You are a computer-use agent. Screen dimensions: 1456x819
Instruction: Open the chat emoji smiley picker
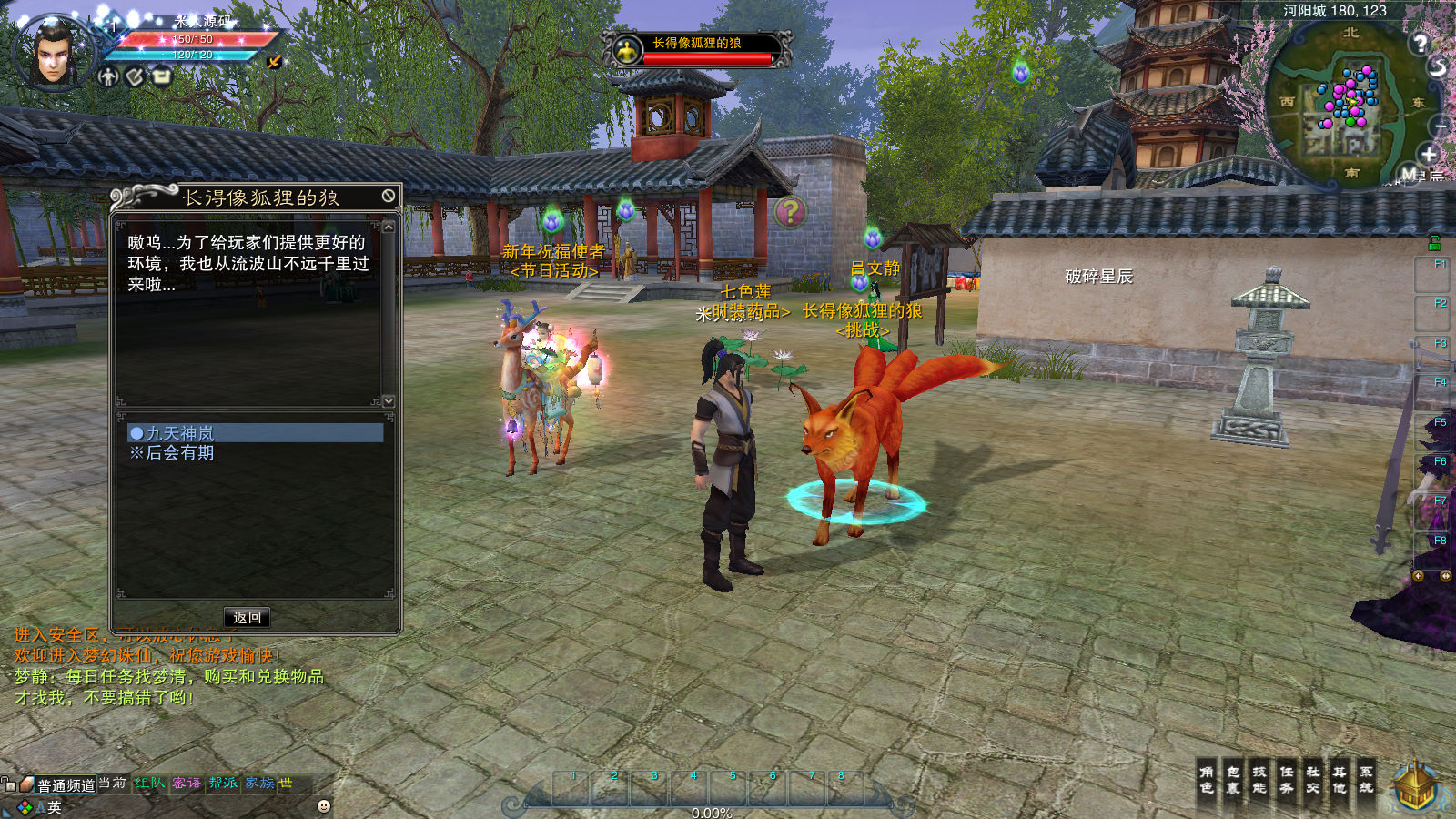click(x=324, y=806)
